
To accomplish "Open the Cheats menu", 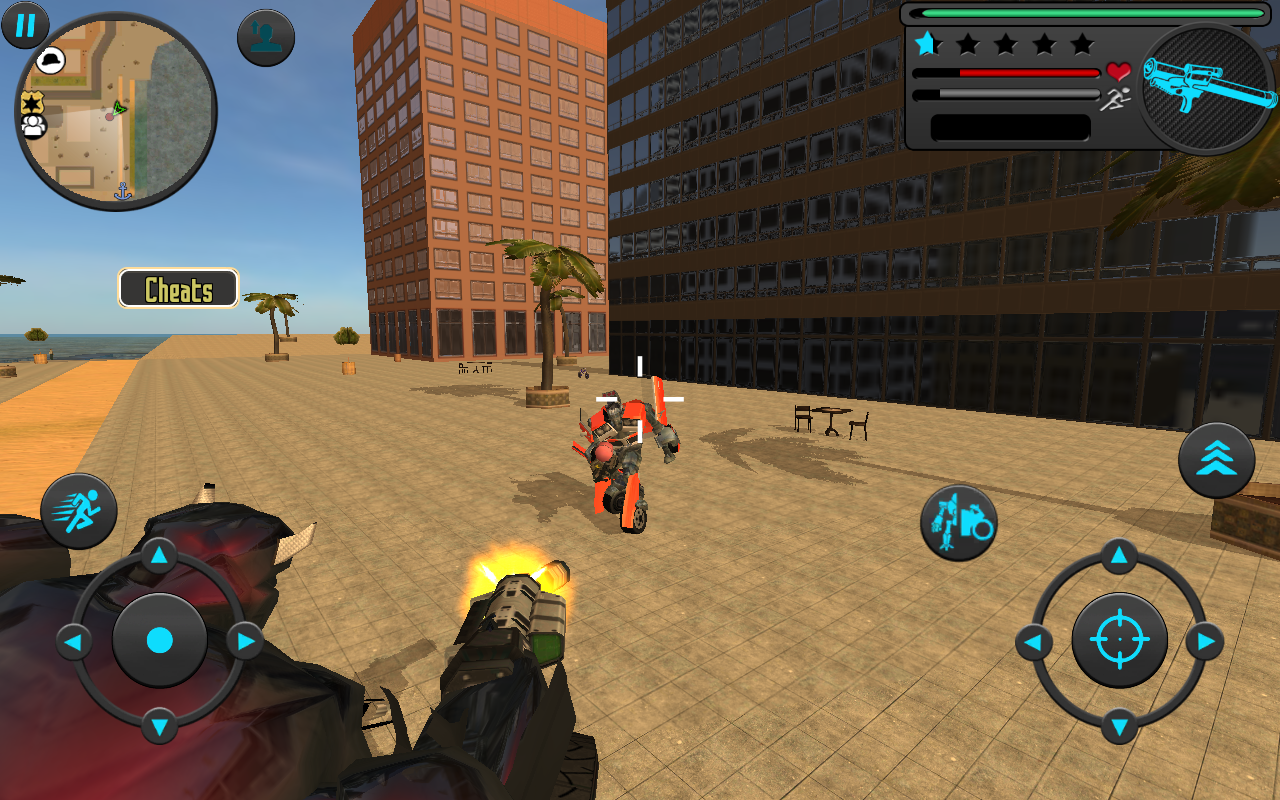I will [x=178, y=289].
